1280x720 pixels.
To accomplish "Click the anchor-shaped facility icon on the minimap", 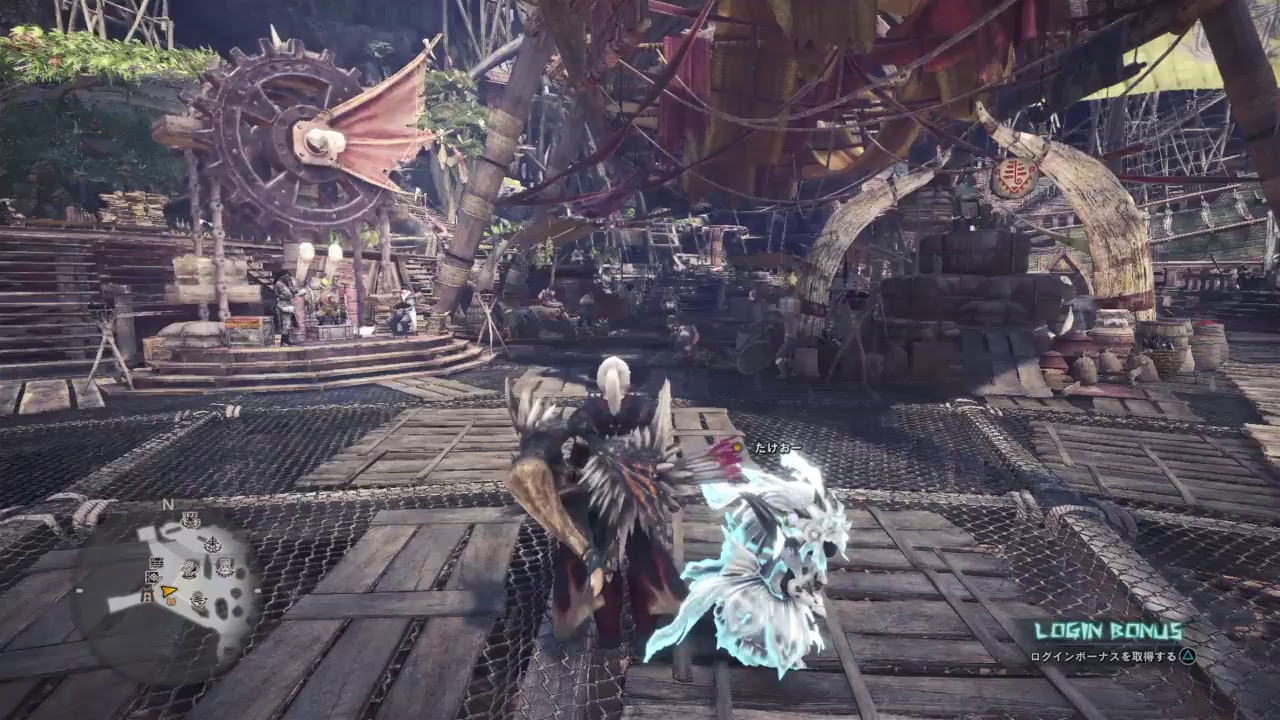I will [x=198, y=601].
